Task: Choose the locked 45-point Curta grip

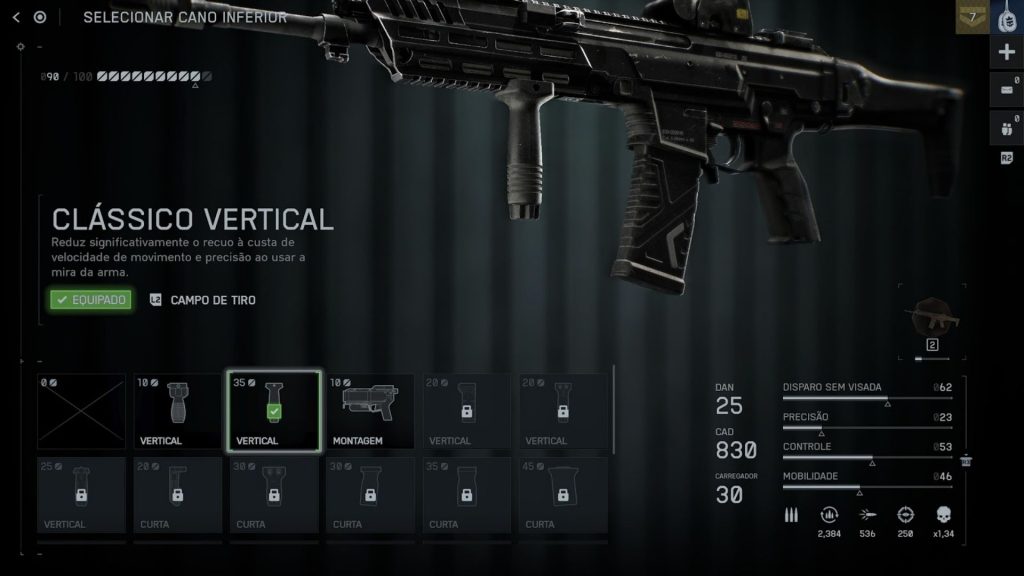Action: click(x=562, y=494)
